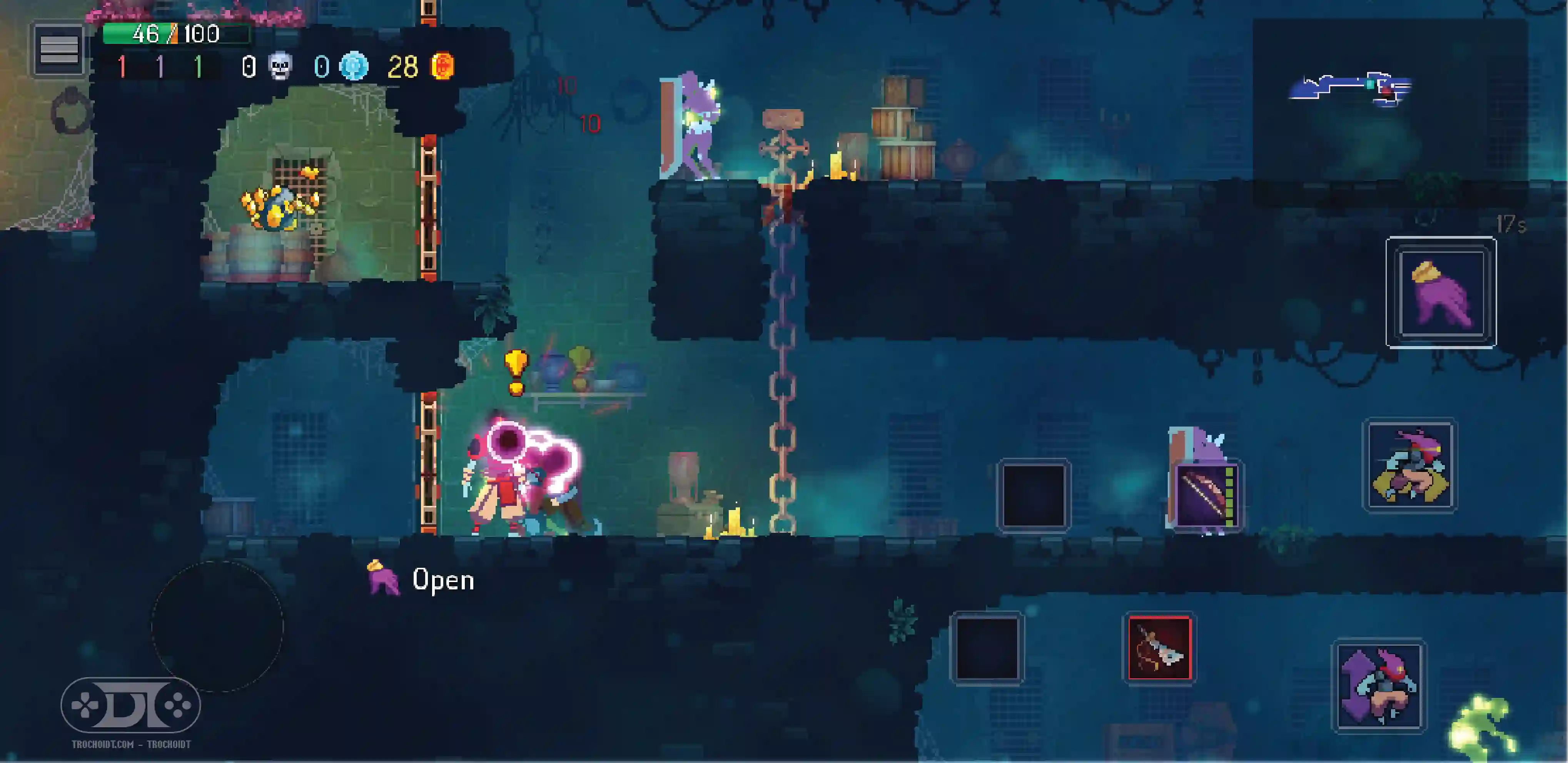Activate the dodge roll button

[x=1410, y=466]
